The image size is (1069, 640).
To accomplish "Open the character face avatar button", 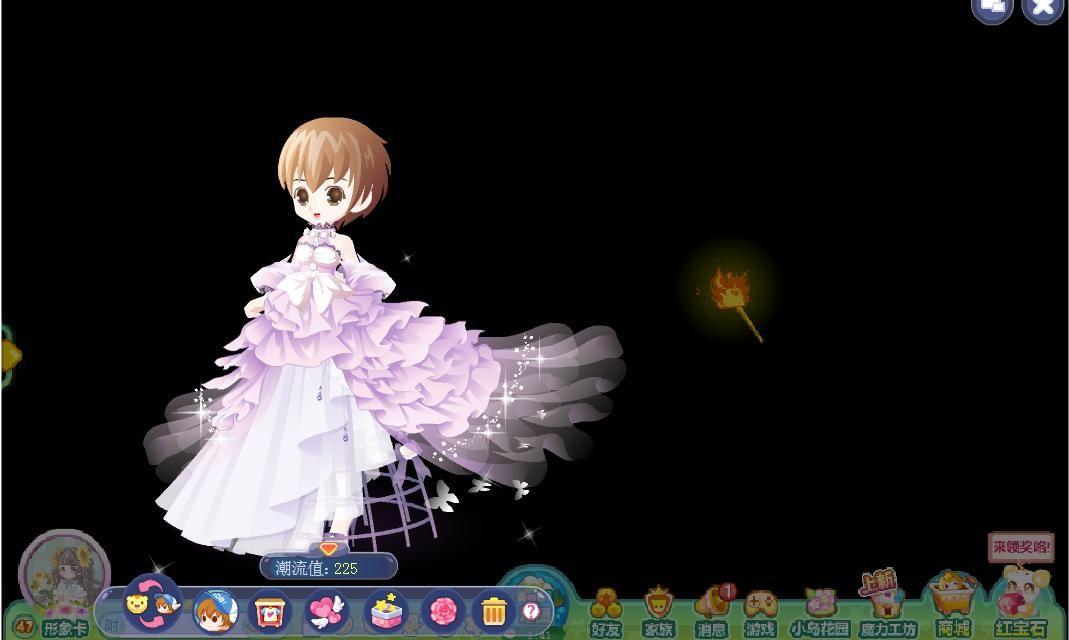I will click(x=214, y=611).
